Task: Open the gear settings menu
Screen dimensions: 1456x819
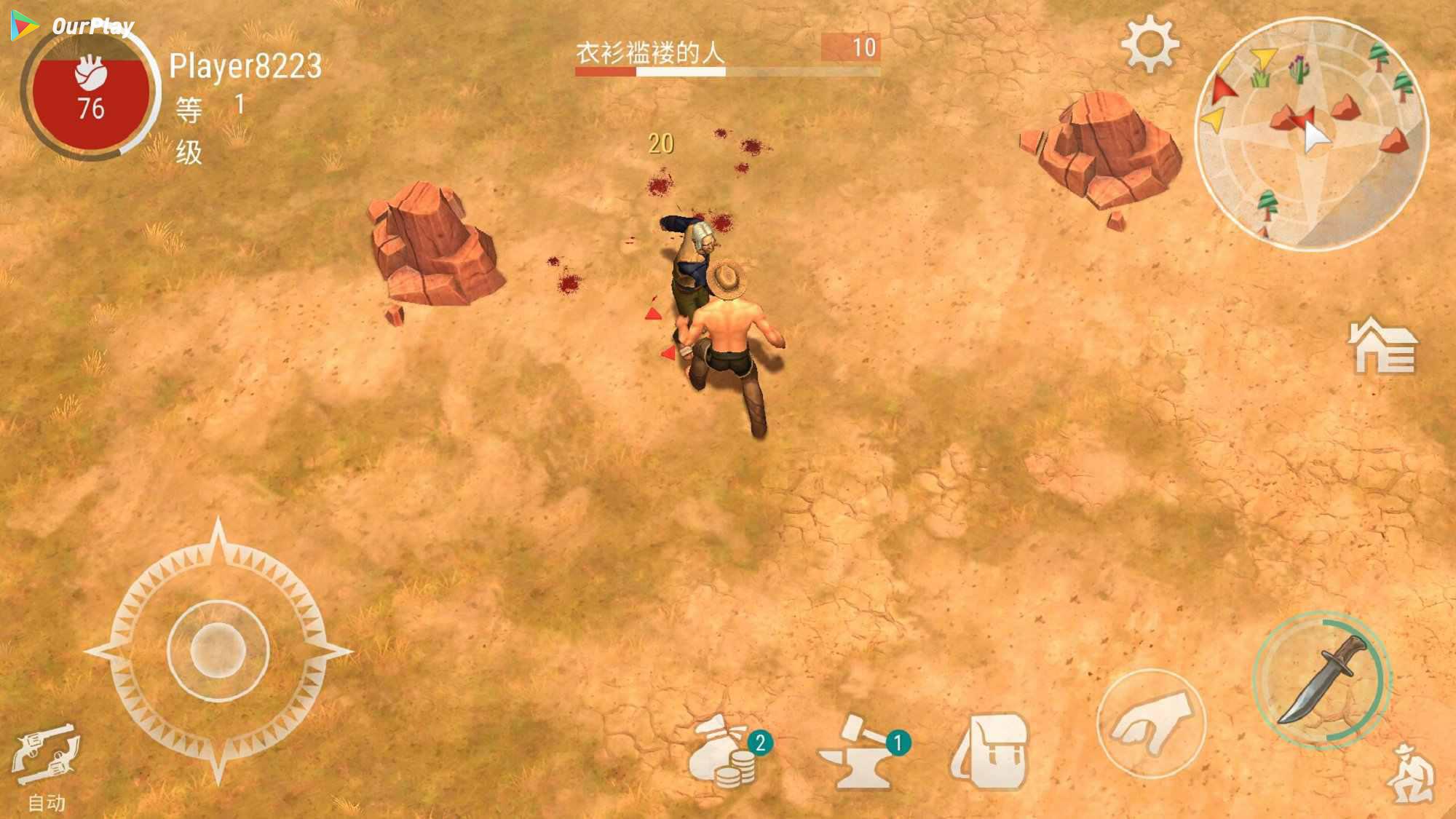Action: tap(1149, 44)
